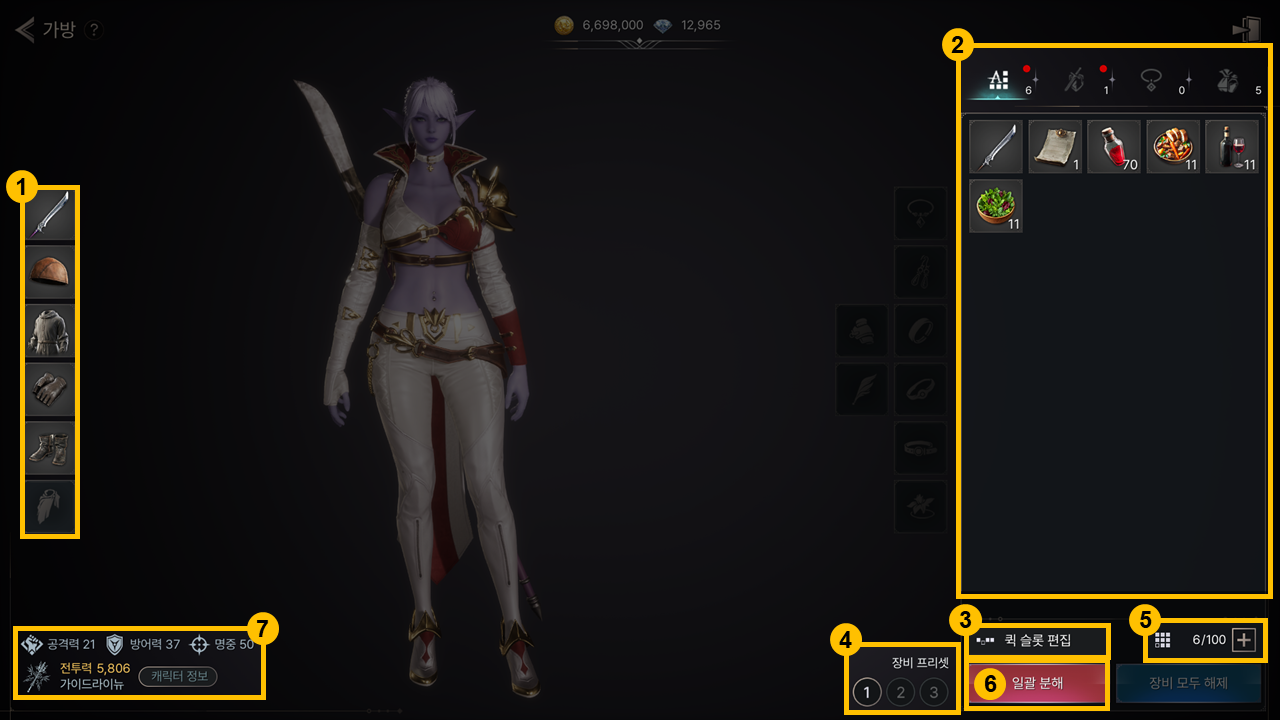Image resolution: width=1280 pixels, height=720 pixels.
Task: Switch to the pouch misc items tab
Action: 1229,81
